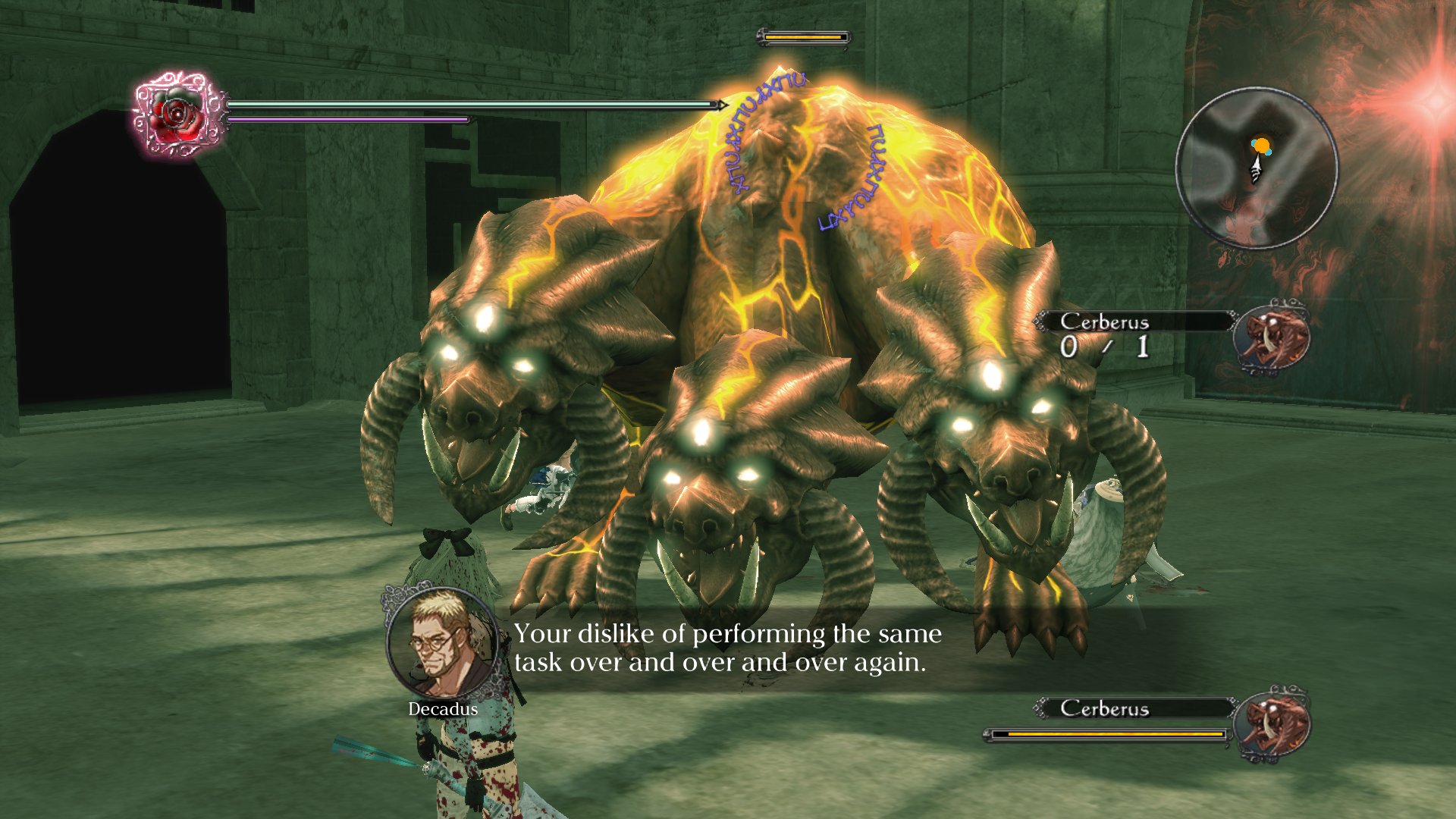Select the Decadus speaker portrait

442,642
